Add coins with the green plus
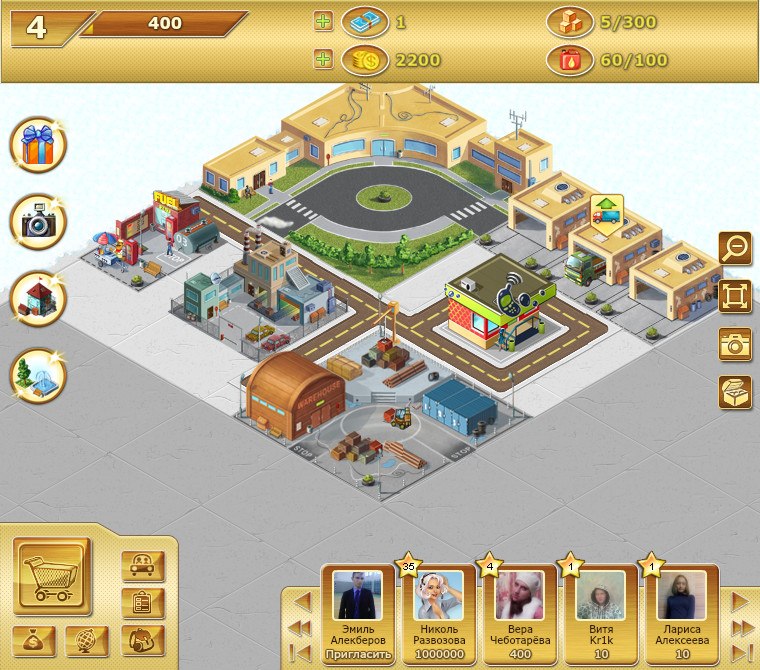The height and width of the screenshot is (670, 760). pyautogui.click(x=323, y=60)
